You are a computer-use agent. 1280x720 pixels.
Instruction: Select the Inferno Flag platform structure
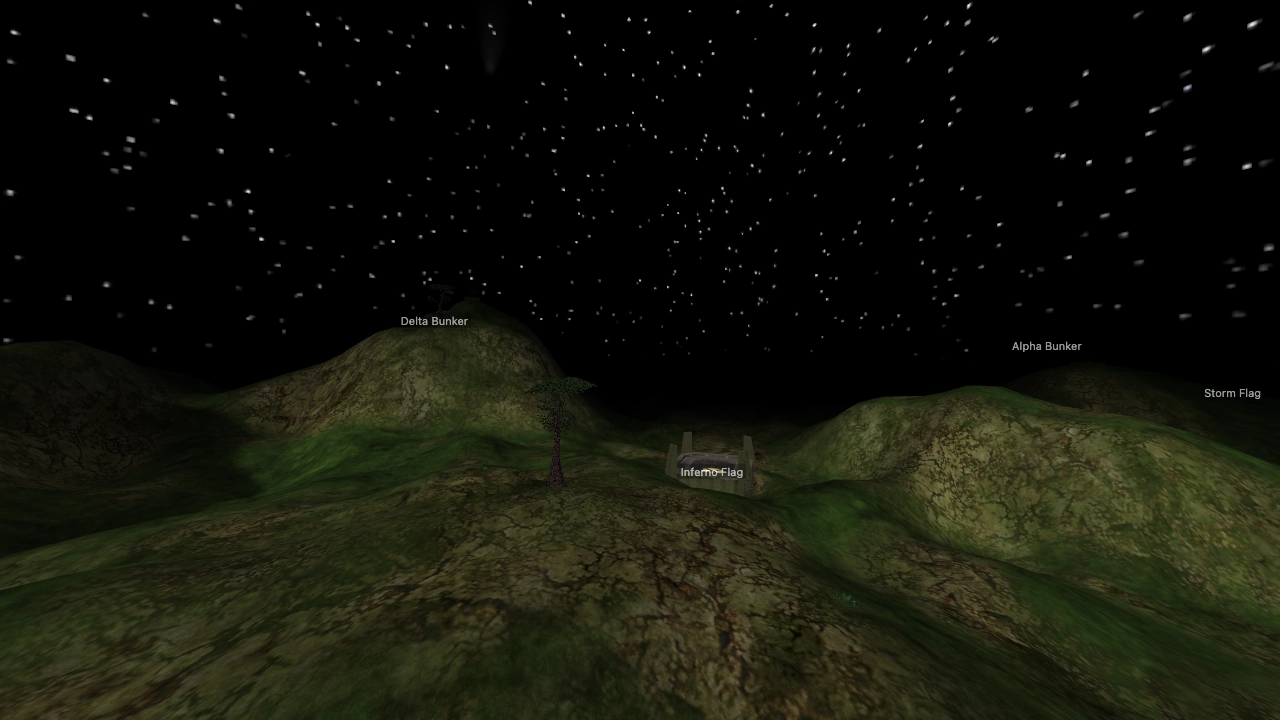[x=712, y=455]
